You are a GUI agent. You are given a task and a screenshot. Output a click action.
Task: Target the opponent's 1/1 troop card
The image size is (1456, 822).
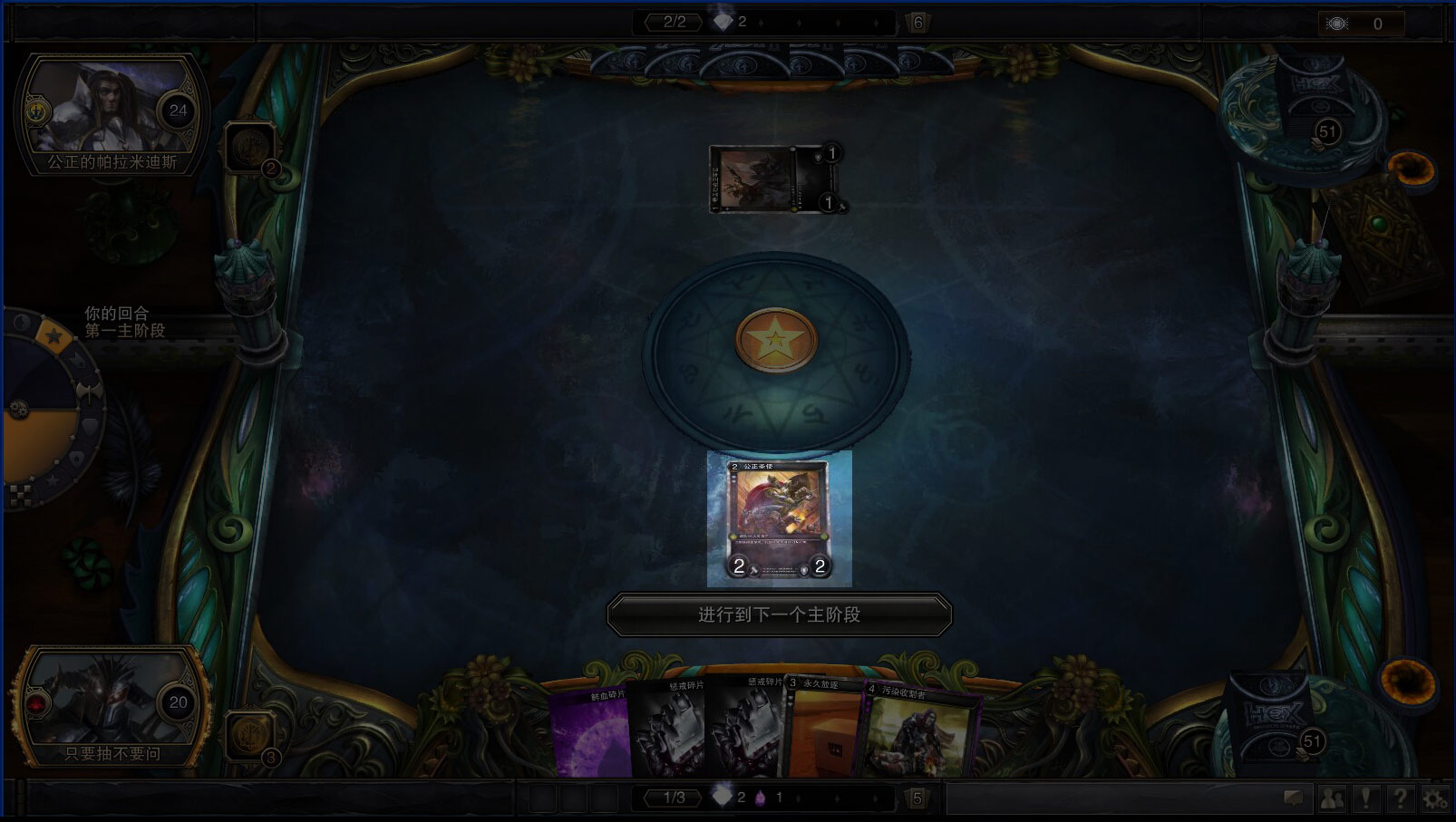click(x=776, y=179)
